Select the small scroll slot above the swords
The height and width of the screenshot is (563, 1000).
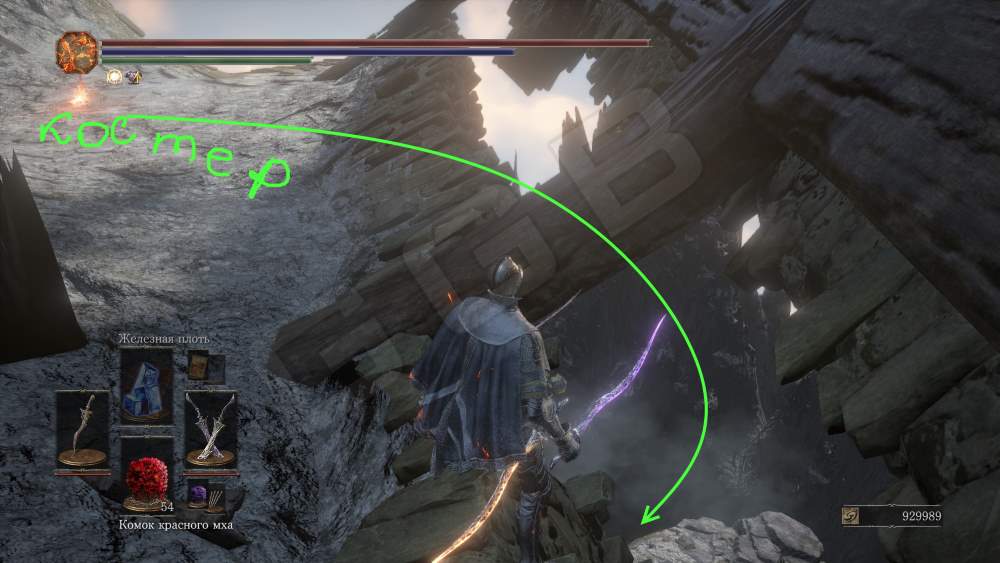coord(198,367)
